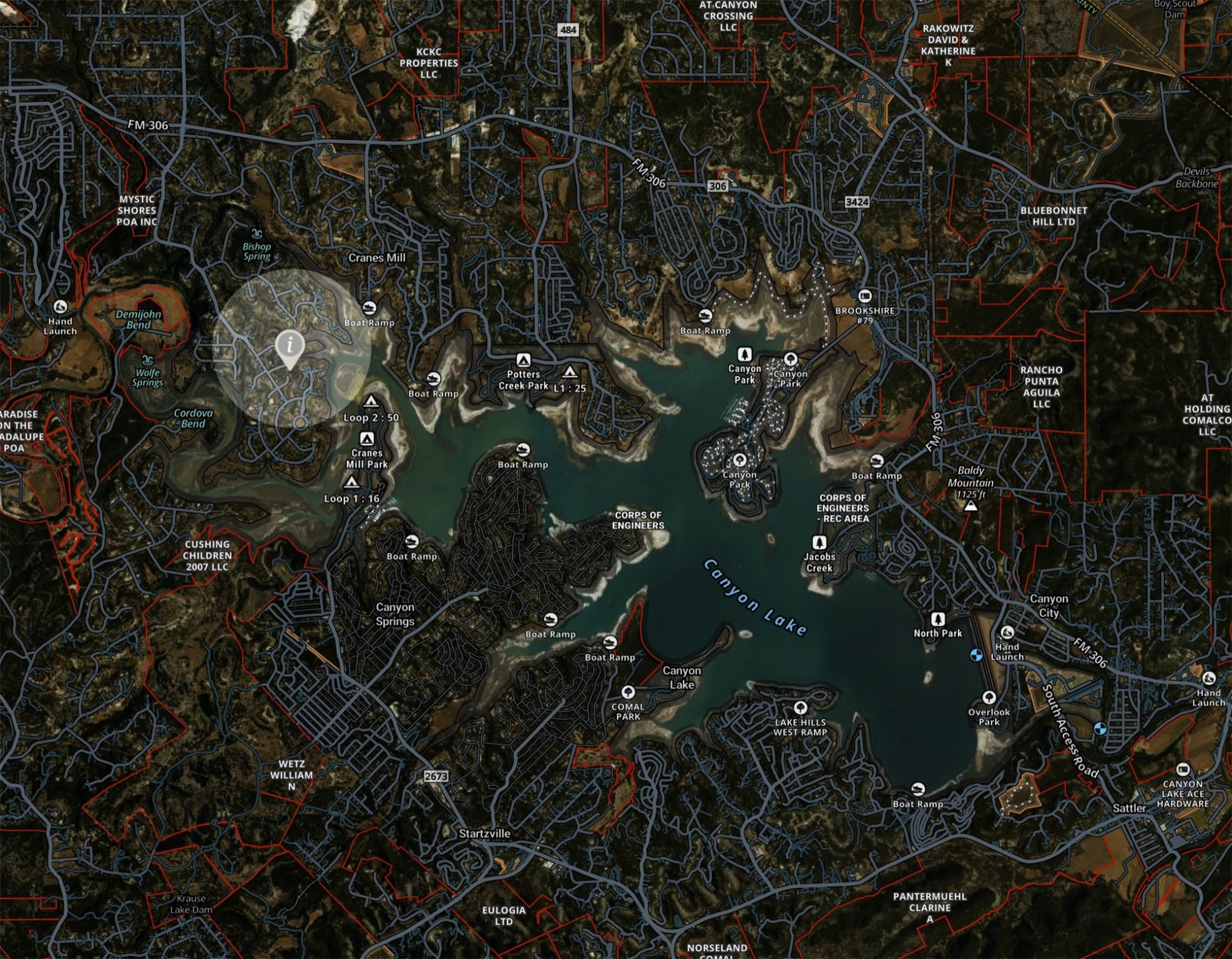Select the Loop 2 : 50 campsite marker
The height and width of the screenshot is (959, 1232).
click(x=371, y=401)
